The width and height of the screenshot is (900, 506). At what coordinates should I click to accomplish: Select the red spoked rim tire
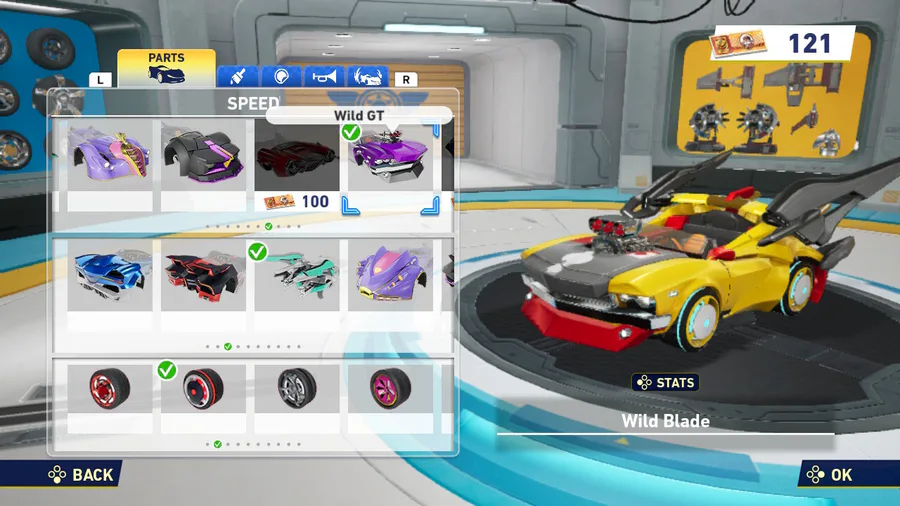110,390
